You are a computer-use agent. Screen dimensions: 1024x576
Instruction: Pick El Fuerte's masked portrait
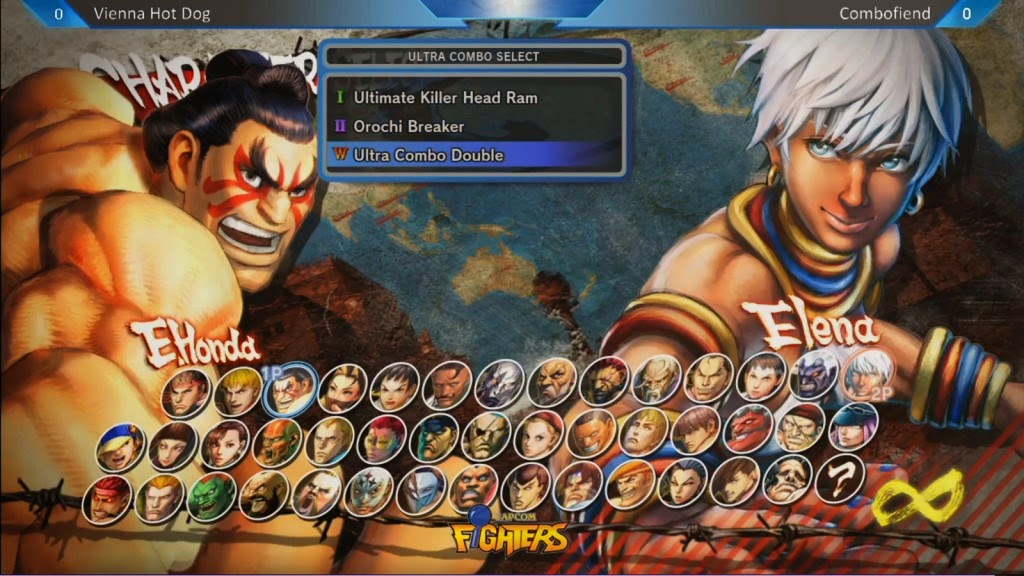coord(369,490)
